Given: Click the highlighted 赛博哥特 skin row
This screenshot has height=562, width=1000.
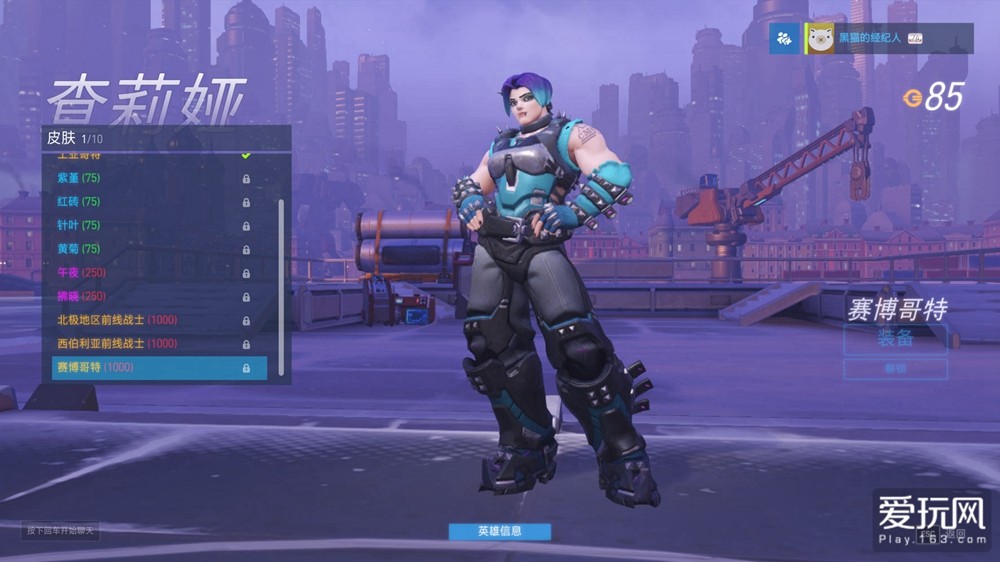Looking at the screenshot, I should coord(159,368).
